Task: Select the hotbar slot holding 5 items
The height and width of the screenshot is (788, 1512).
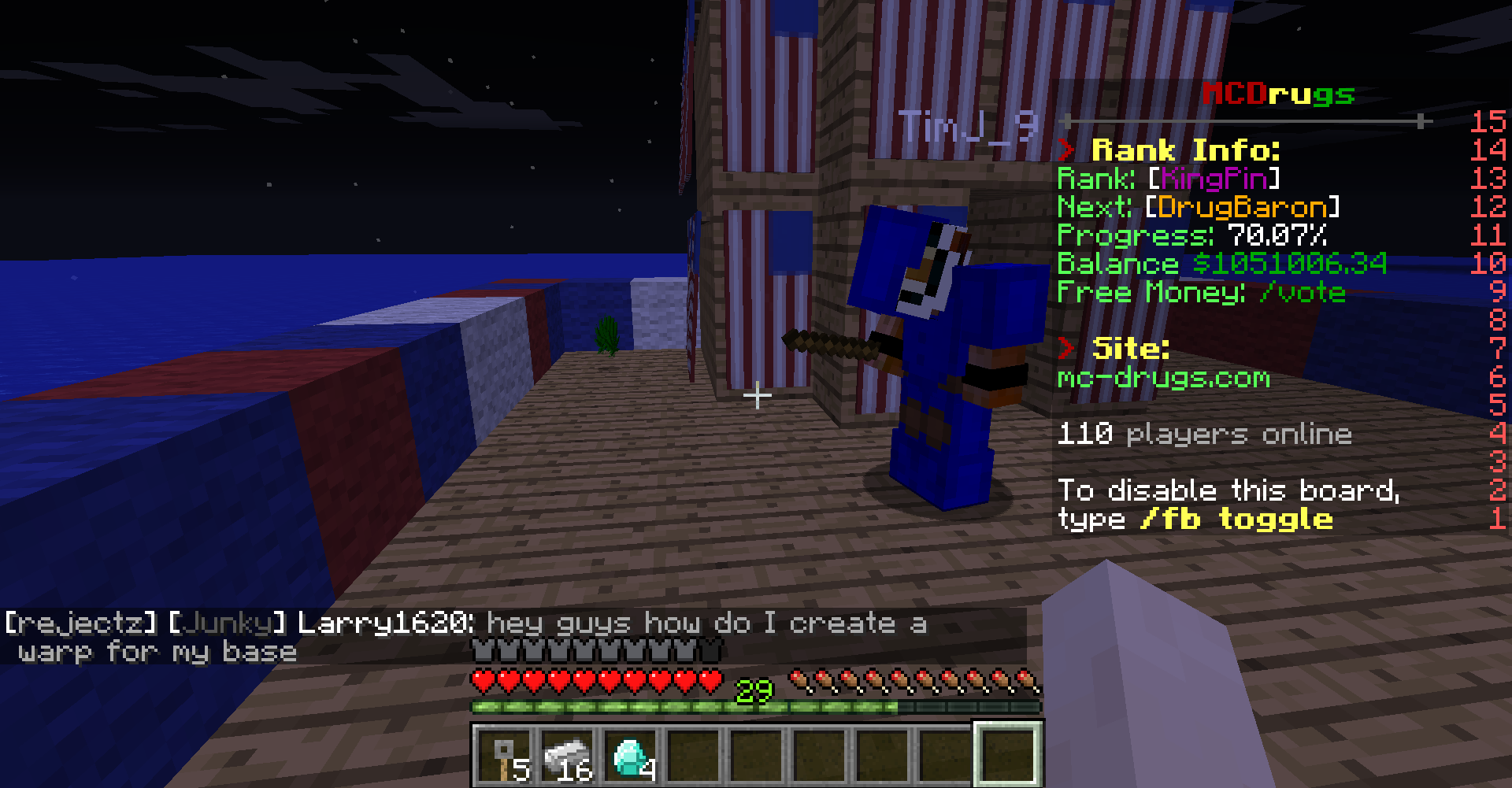Action: coord(505,755)
